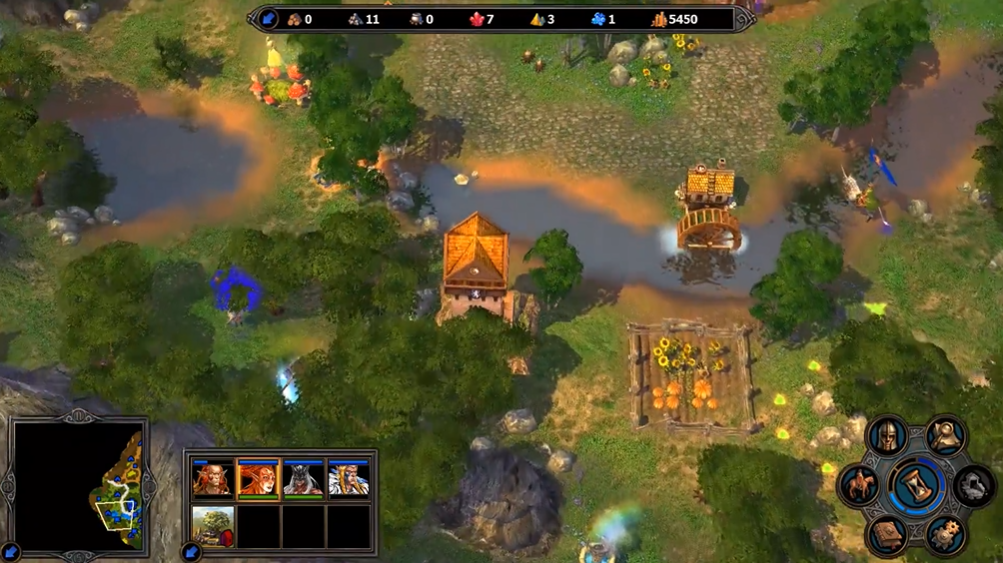Collapse the resource bar with blue arrow
The height and width of the screenshot is (563, 1003).
(x=268, y=19)
